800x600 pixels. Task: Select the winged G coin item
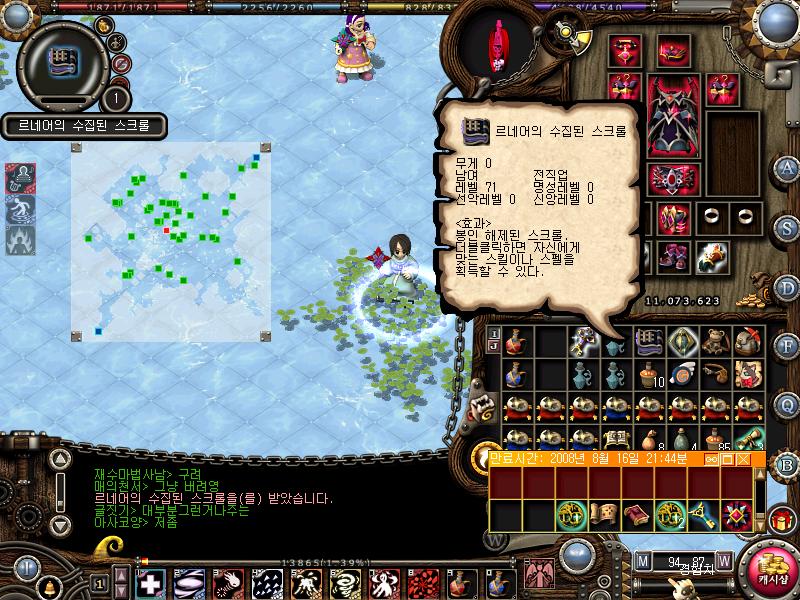click(x=683, y=374)
